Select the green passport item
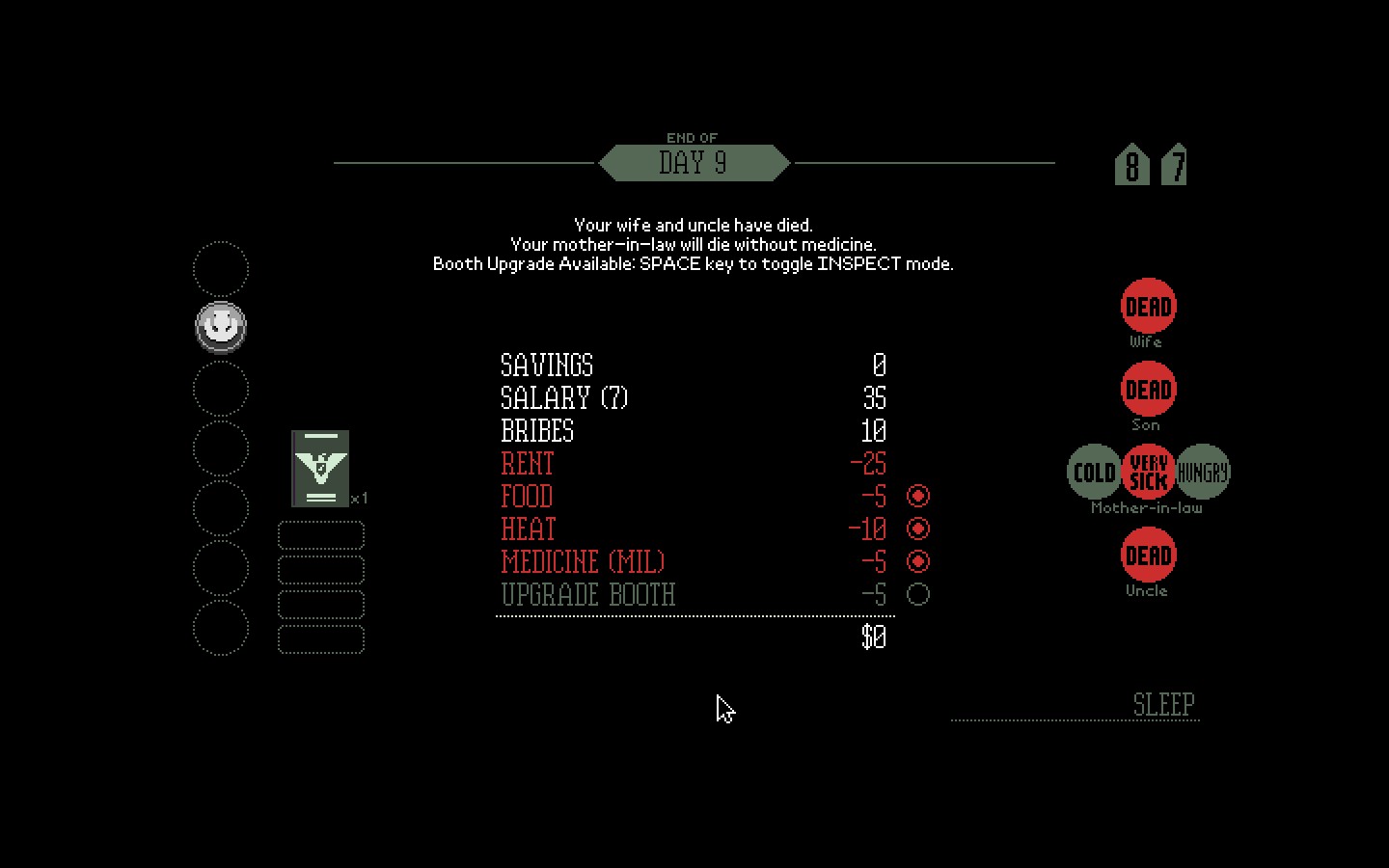The width and height of the screenshot is (1389, 868). click(x=320, y=469)
